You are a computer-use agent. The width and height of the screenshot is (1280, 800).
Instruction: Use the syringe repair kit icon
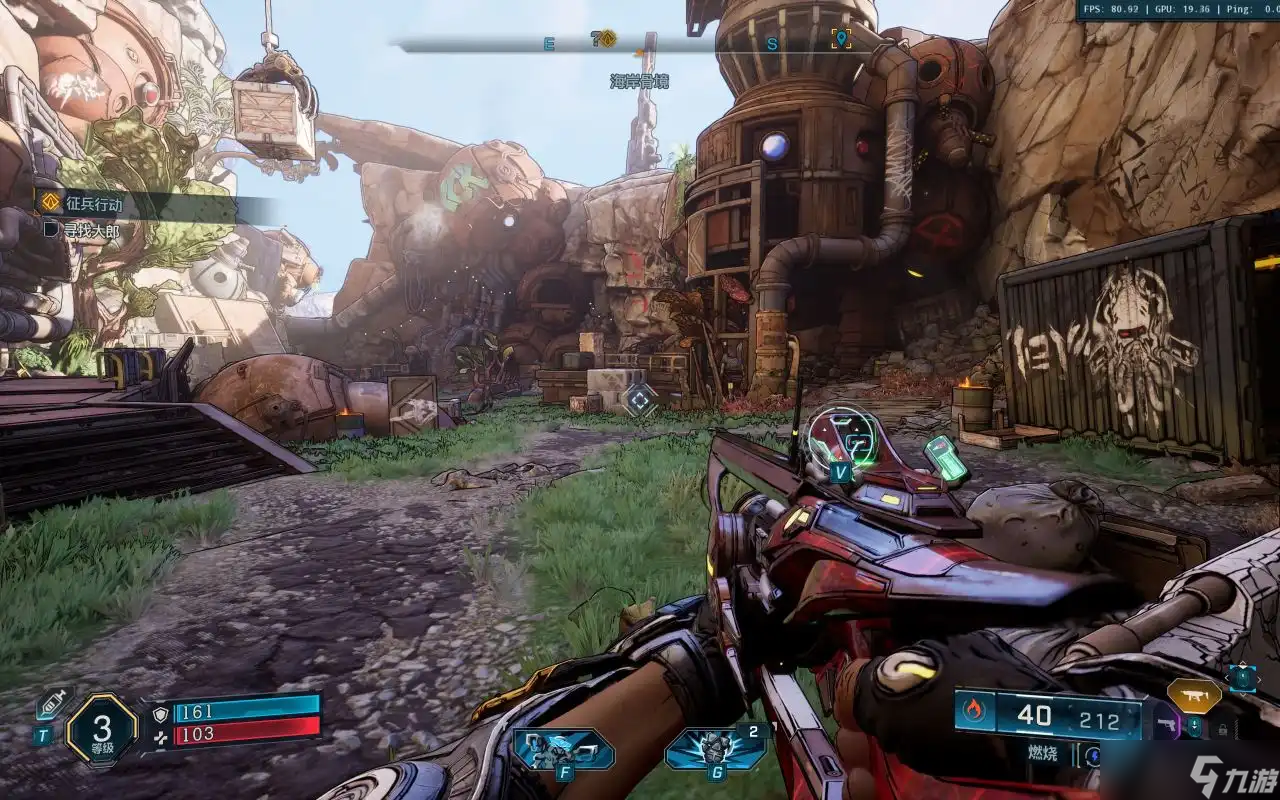point(51,704)
